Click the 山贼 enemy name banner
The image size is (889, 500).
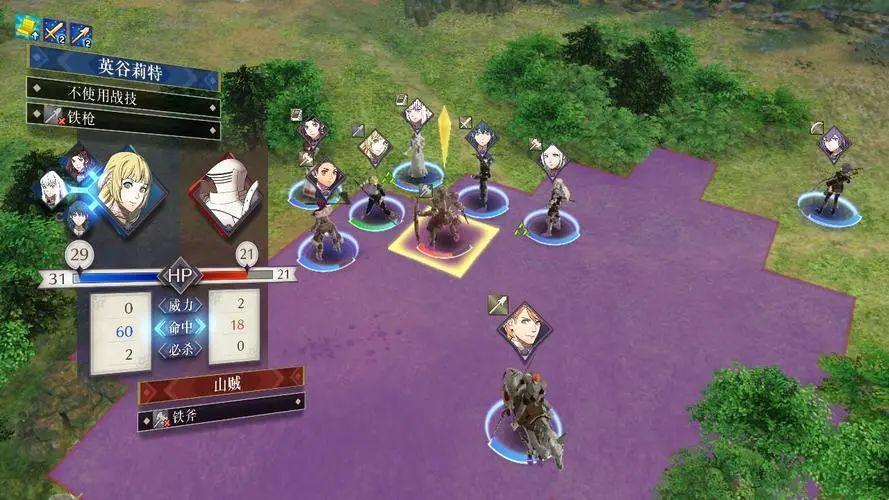tap(221, 383)
